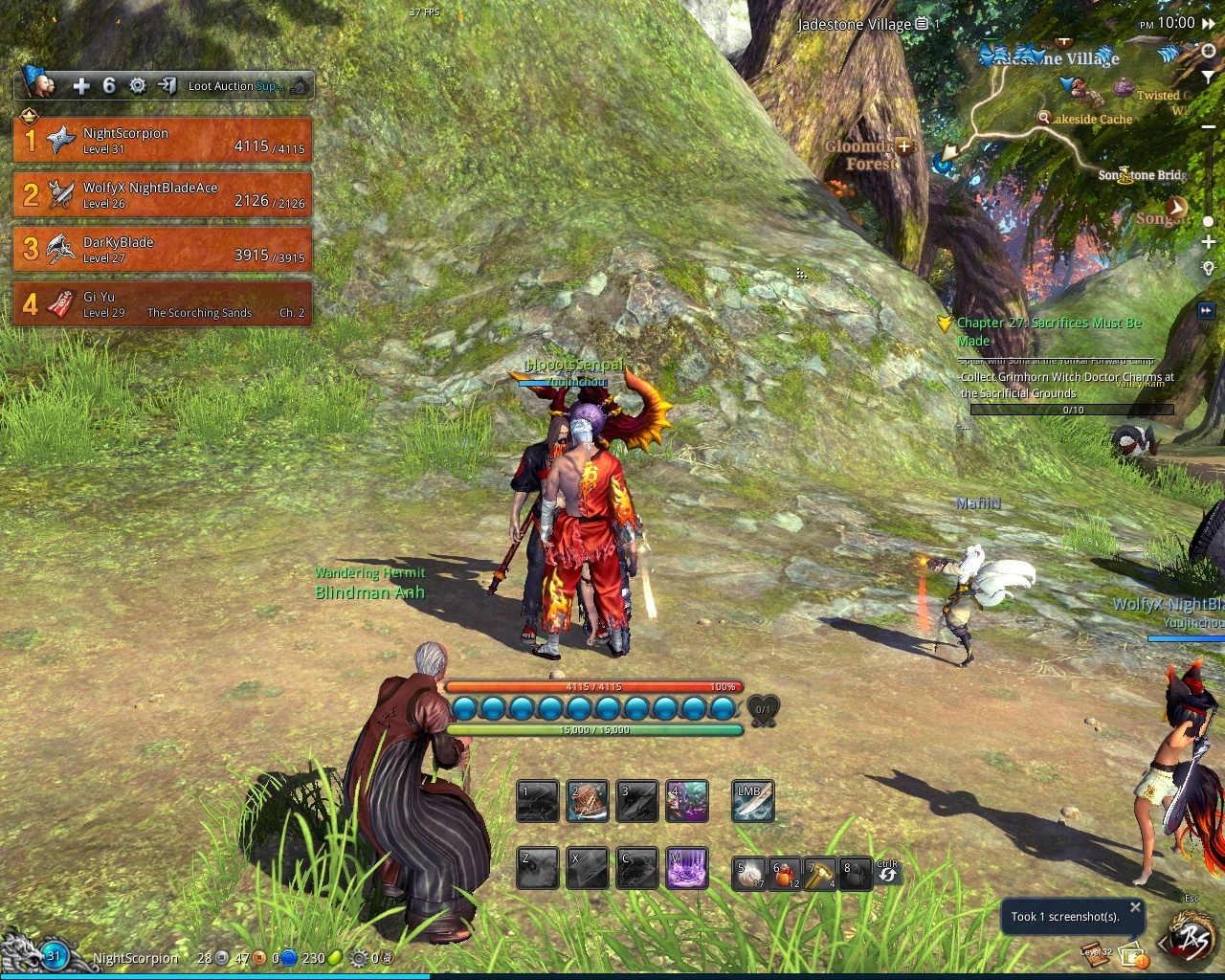Activate the purple V skill
Image resolution: width=1225 pixels, height=980 pixels.
coord(687,868)
